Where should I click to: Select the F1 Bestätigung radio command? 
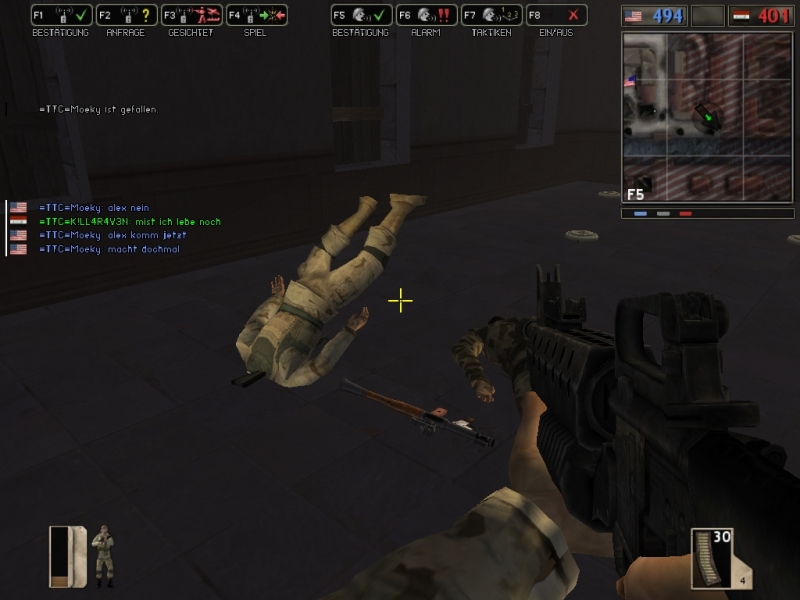point(60,16)
